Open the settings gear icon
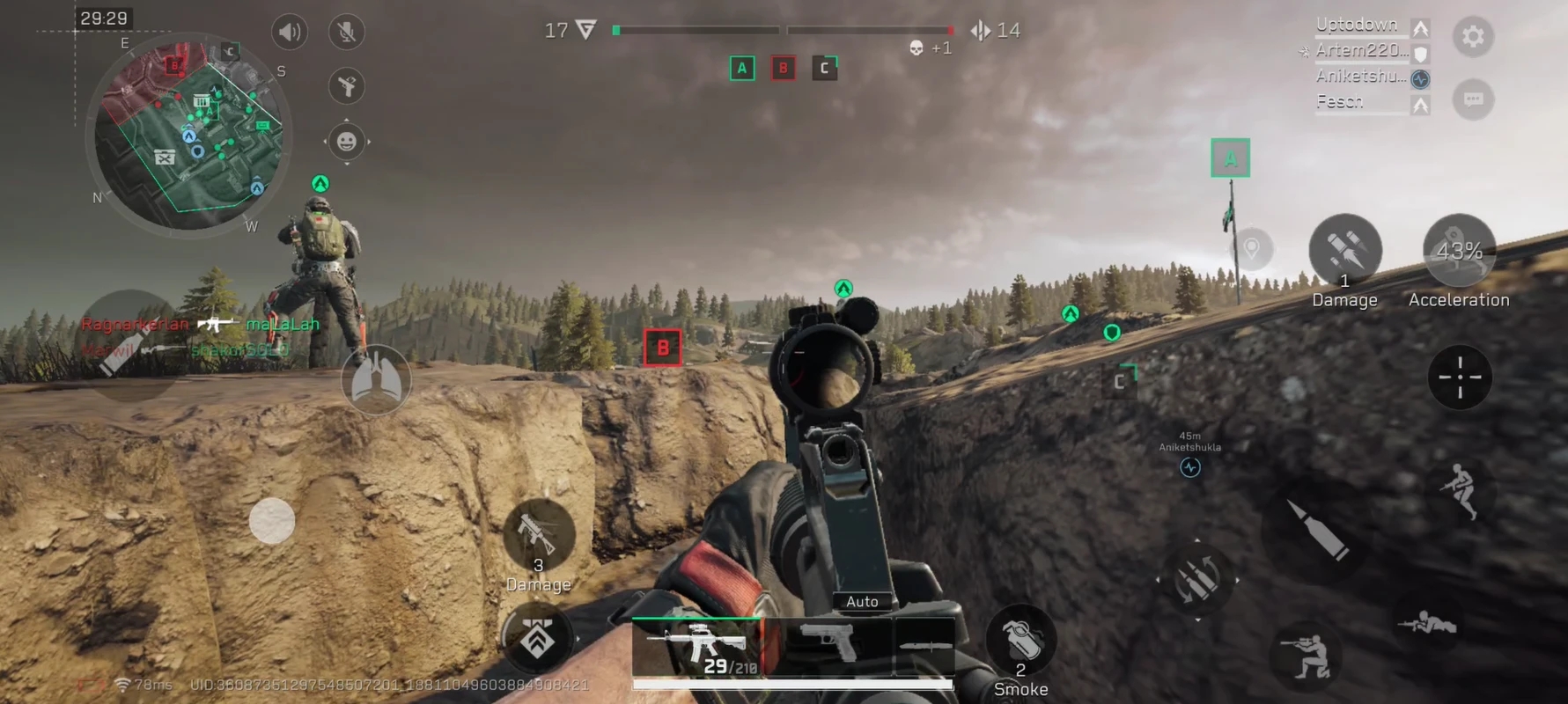The height and width of the screenshot is (704, 1568). 1473,37
